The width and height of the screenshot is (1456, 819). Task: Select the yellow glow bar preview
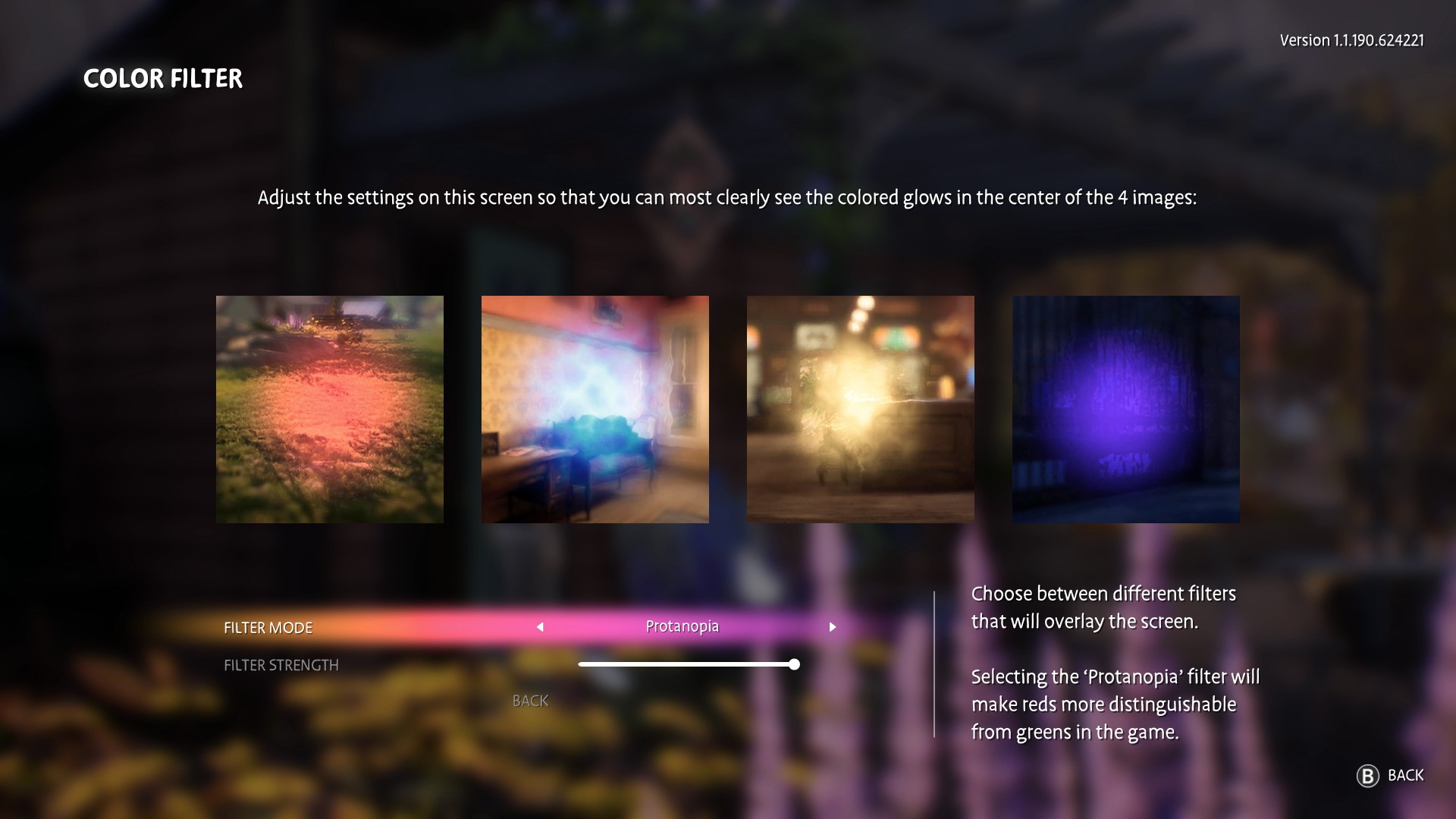click(x=861, y=409)
